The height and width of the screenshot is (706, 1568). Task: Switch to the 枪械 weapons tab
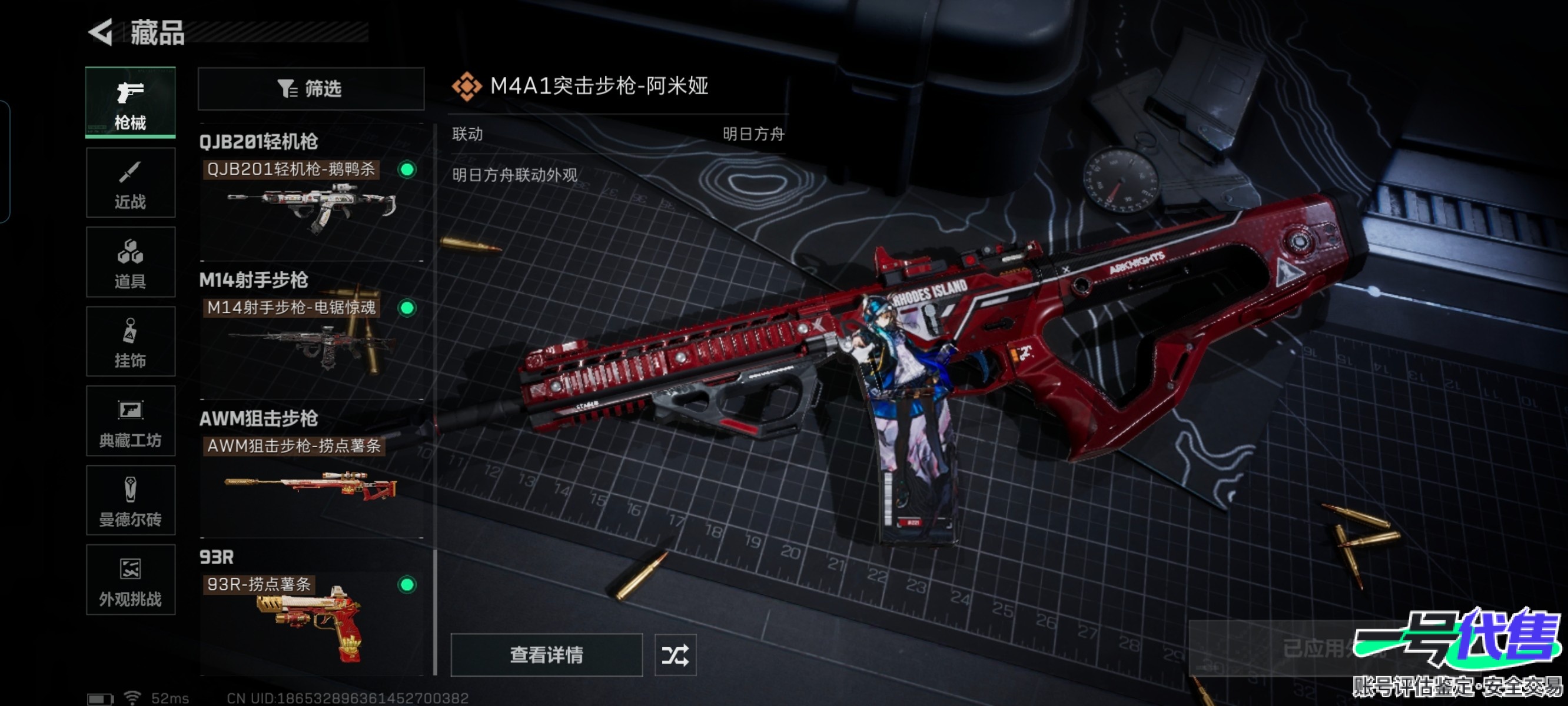coord(130,102)
